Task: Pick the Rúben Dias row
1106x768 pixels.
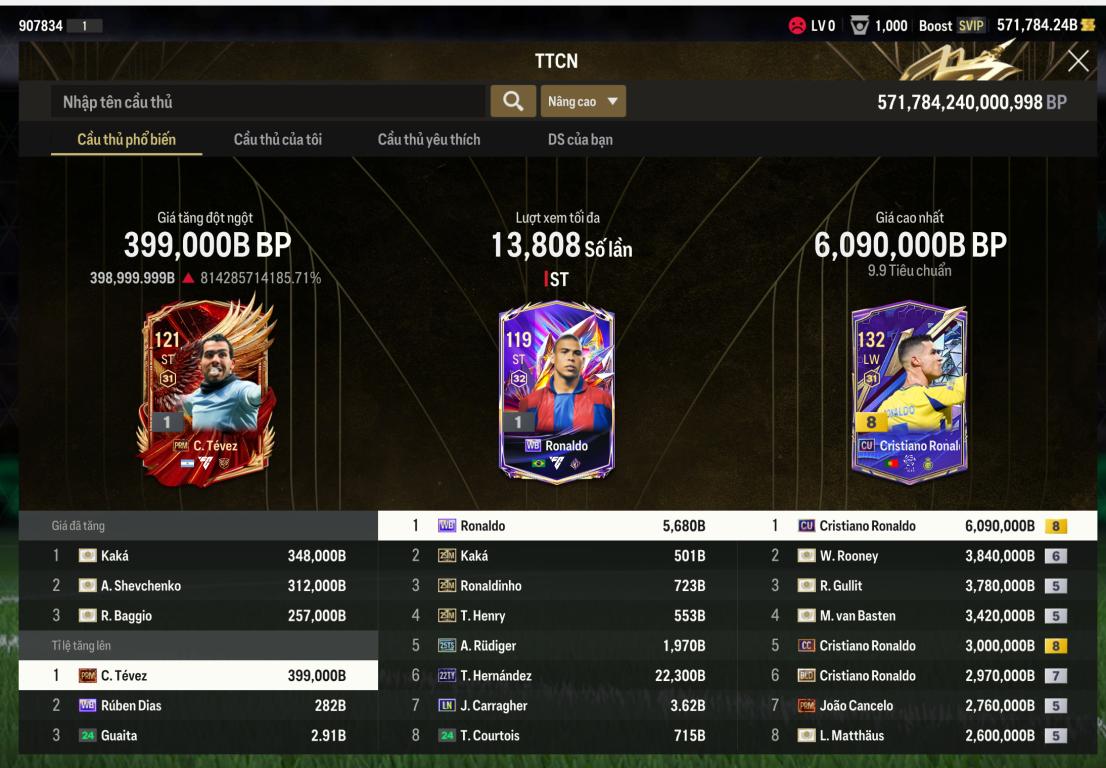Action: [x=198, y=706]
